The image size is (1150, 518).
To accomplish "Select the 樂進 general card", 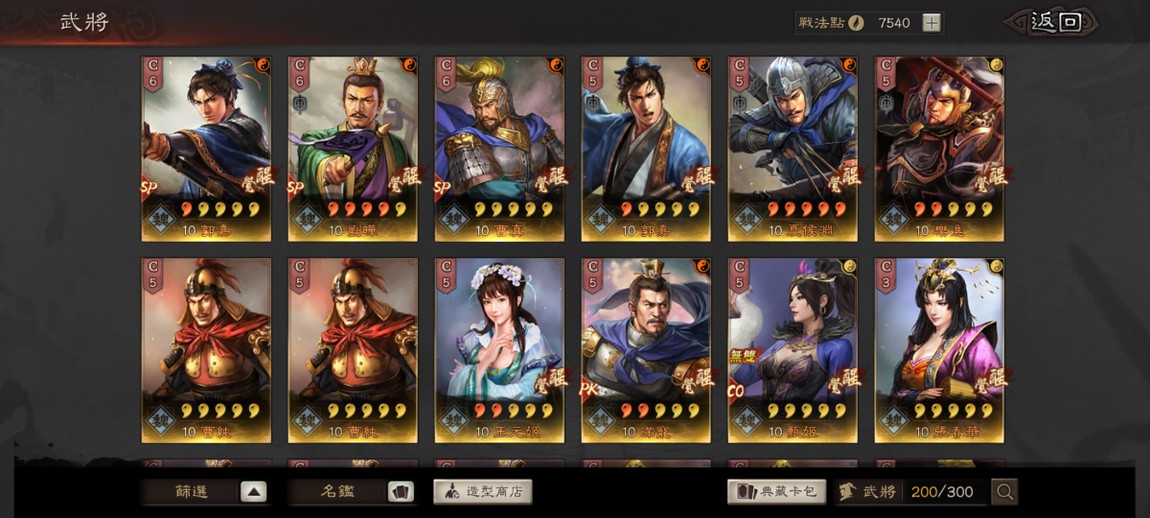I will point(939,148).
